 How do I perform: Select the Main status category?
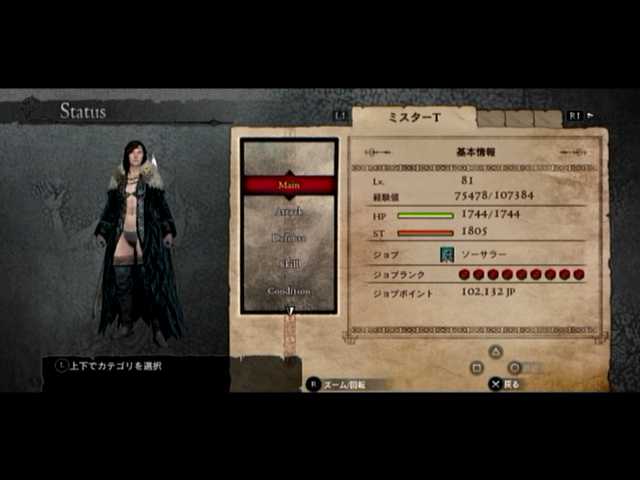289,185
